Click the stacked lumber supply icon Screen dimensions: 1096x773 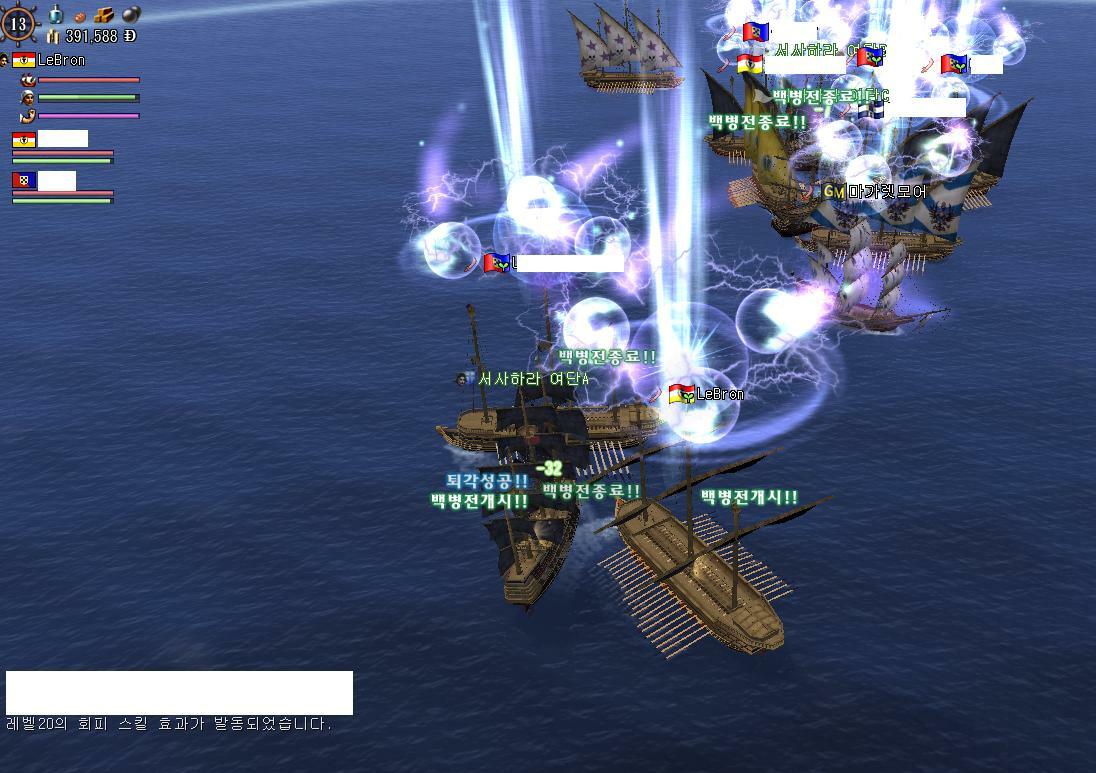coord(105,15)
